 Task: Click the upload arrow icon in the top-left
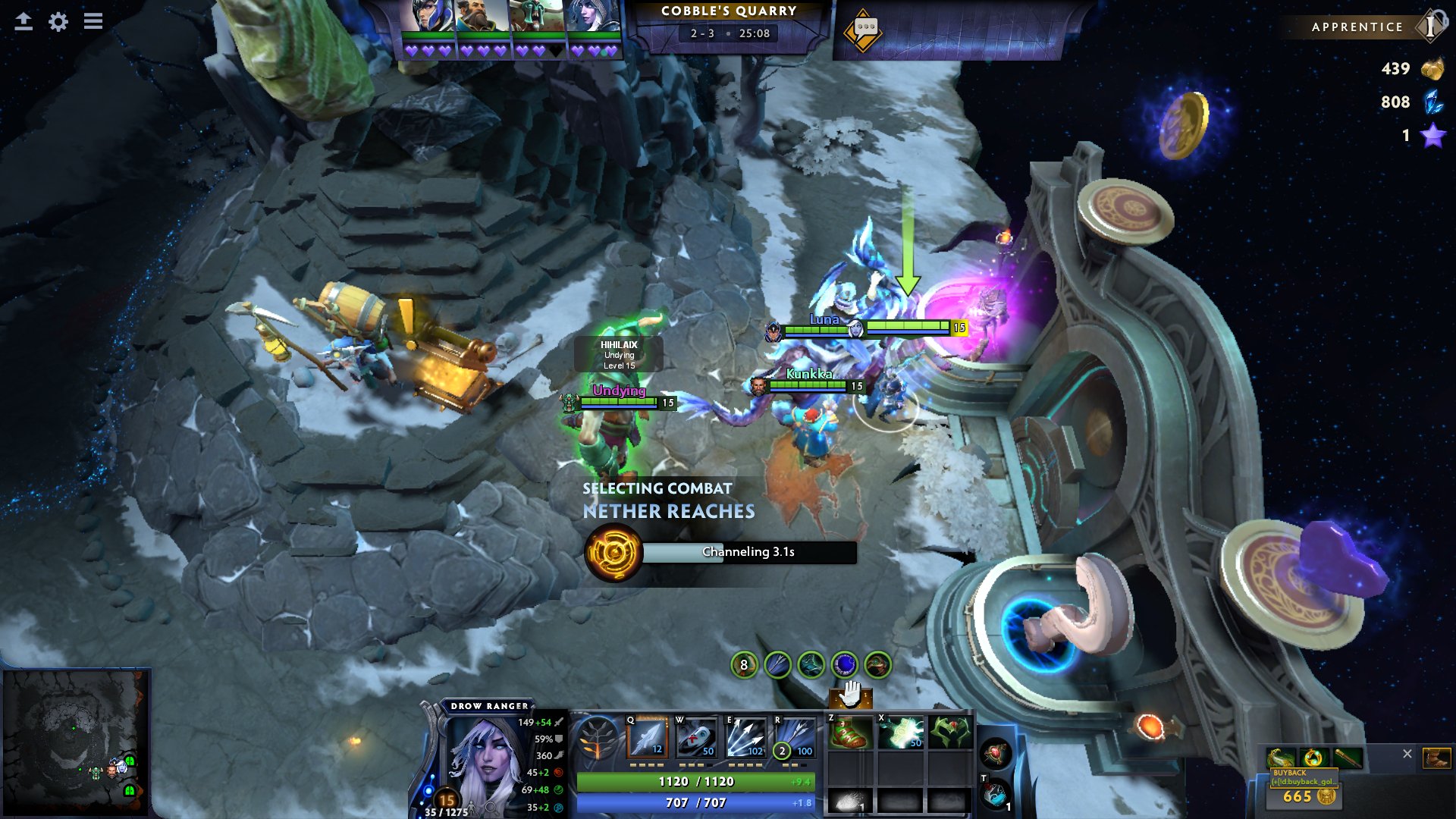coord(25,22)
